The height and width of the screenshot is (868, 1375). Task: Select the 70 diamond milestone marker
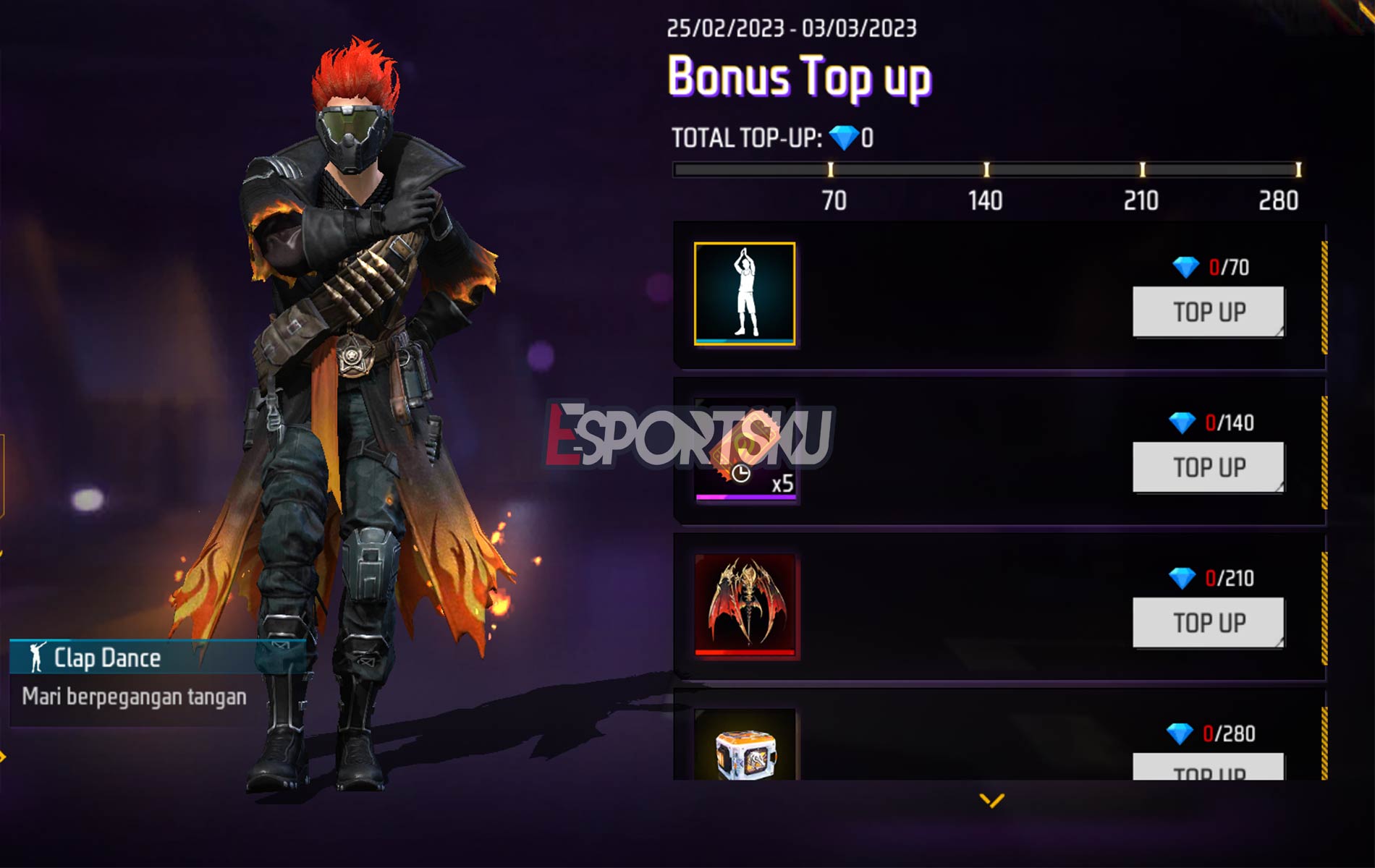831,169
